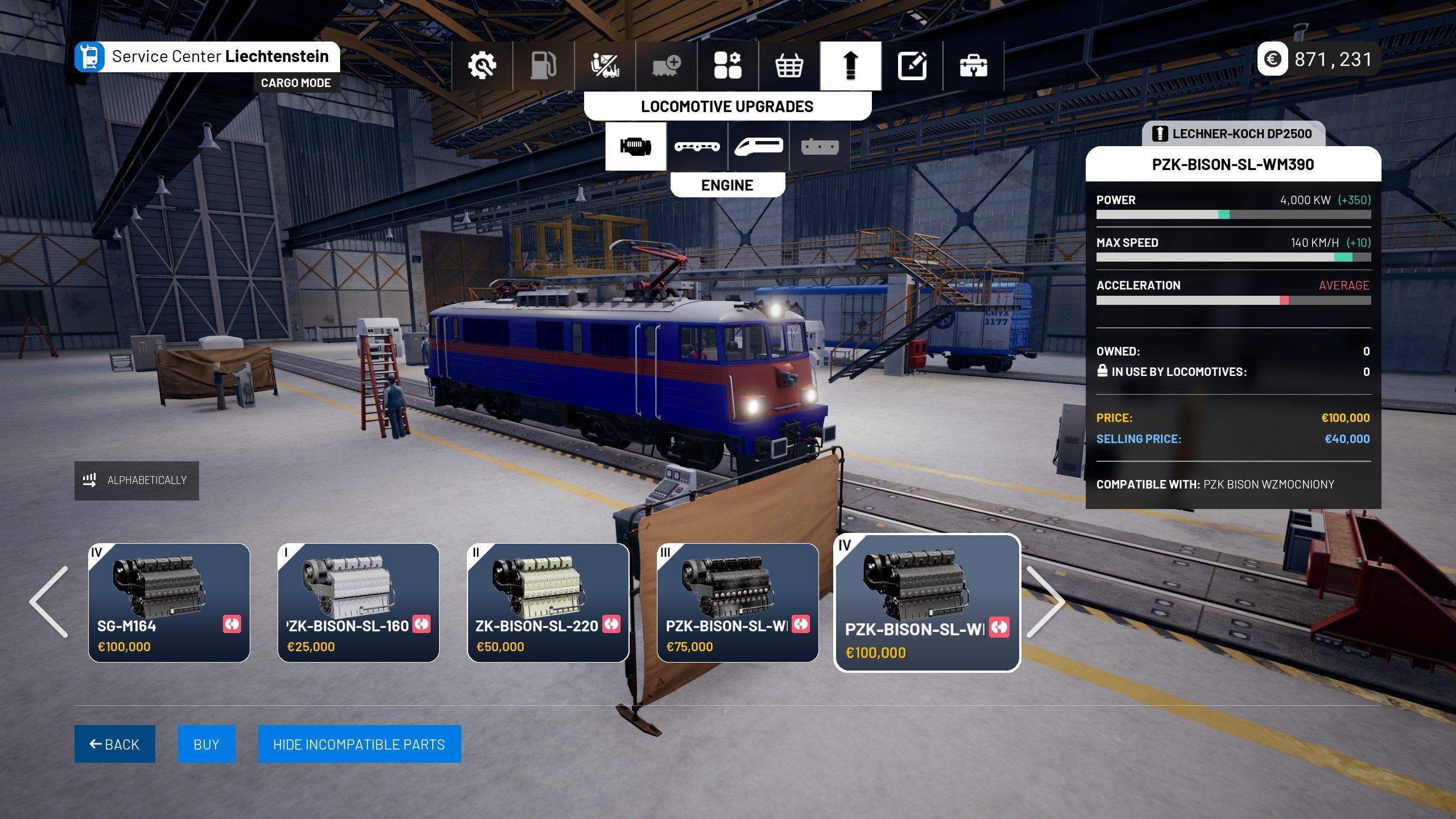
Task: Buy the selected engine with the BUY button
Action: [206, 743]
